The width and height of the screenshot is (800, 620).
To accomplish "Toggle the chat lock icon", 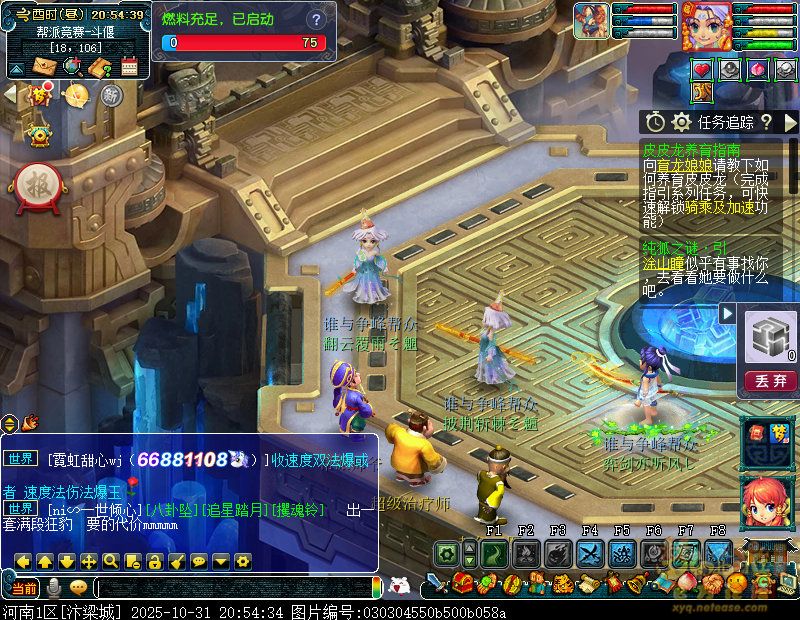I will [153, 561].
